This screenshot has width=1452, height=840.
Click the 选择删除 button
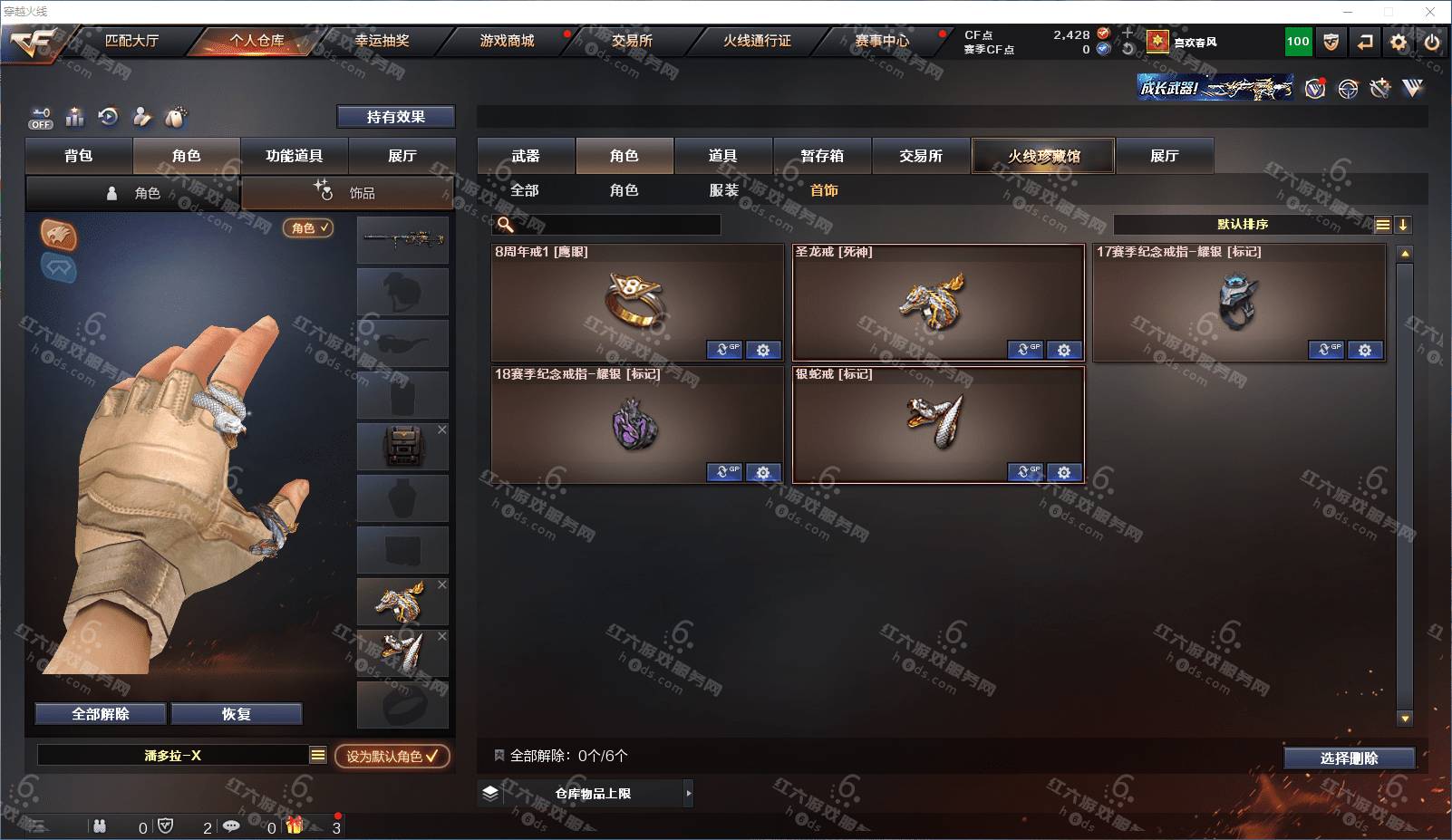coord(1349,758)
